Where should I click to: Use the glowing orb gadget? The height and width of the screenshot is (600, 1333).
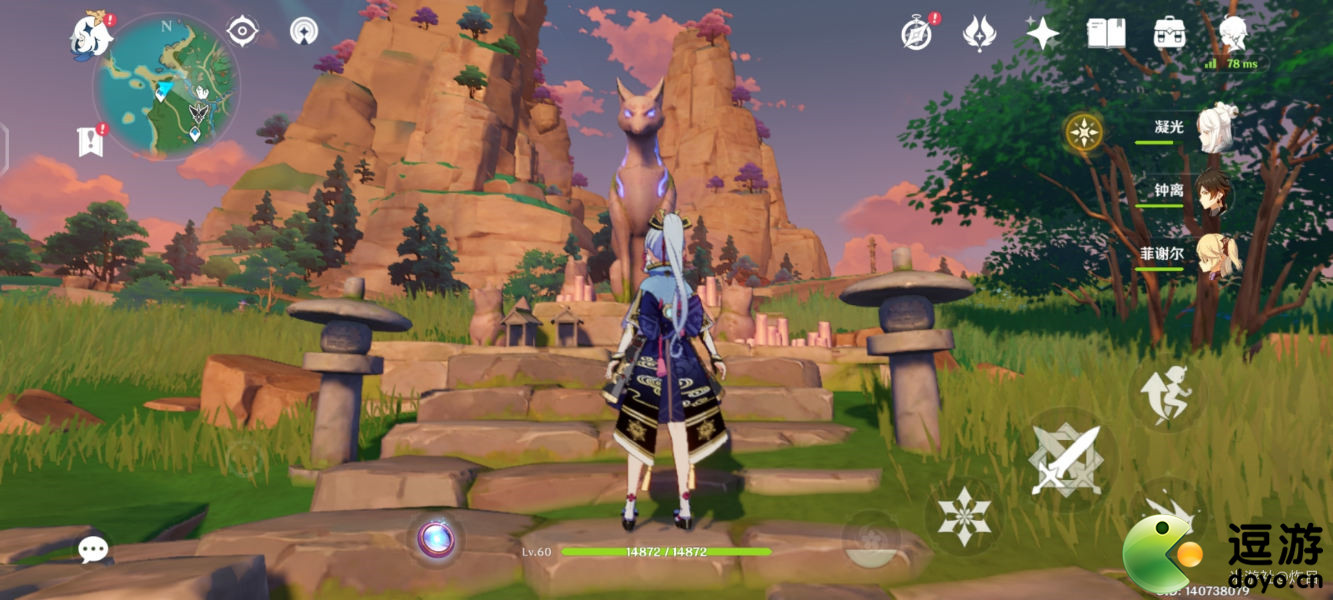(x=436, y=539)
